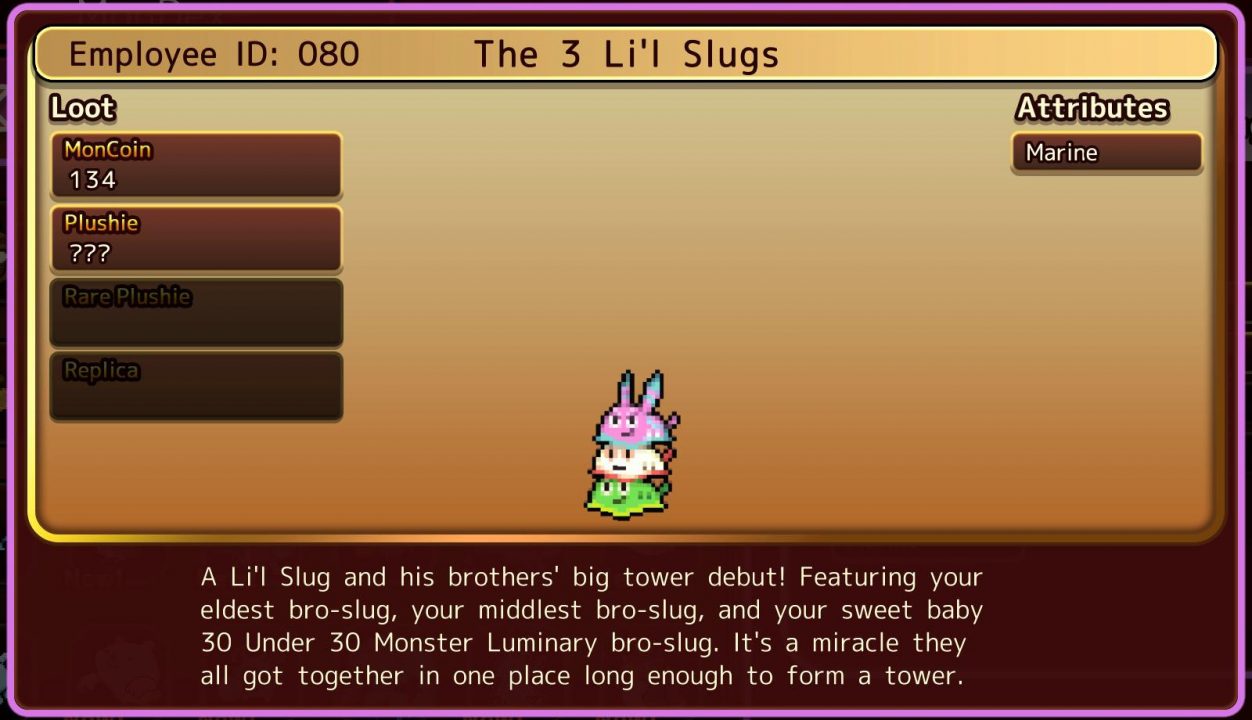Viewport: 1252px width, 720px height.
Task: Click the Plushie loot slot
Action: click(x=196, y=239)
